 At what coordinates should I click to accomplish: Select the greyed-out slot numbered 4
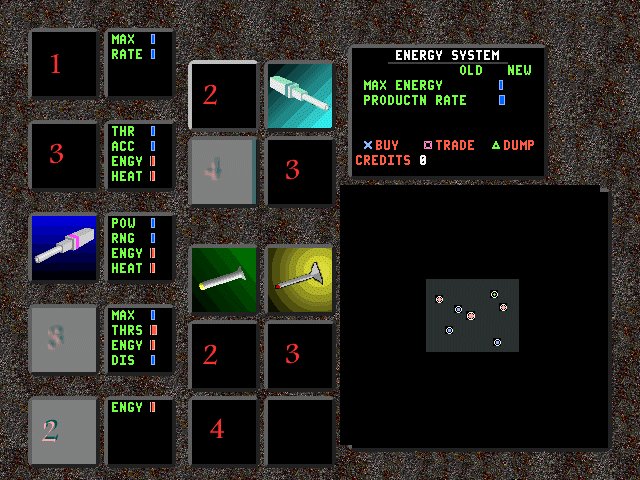(x=223, y=171)
